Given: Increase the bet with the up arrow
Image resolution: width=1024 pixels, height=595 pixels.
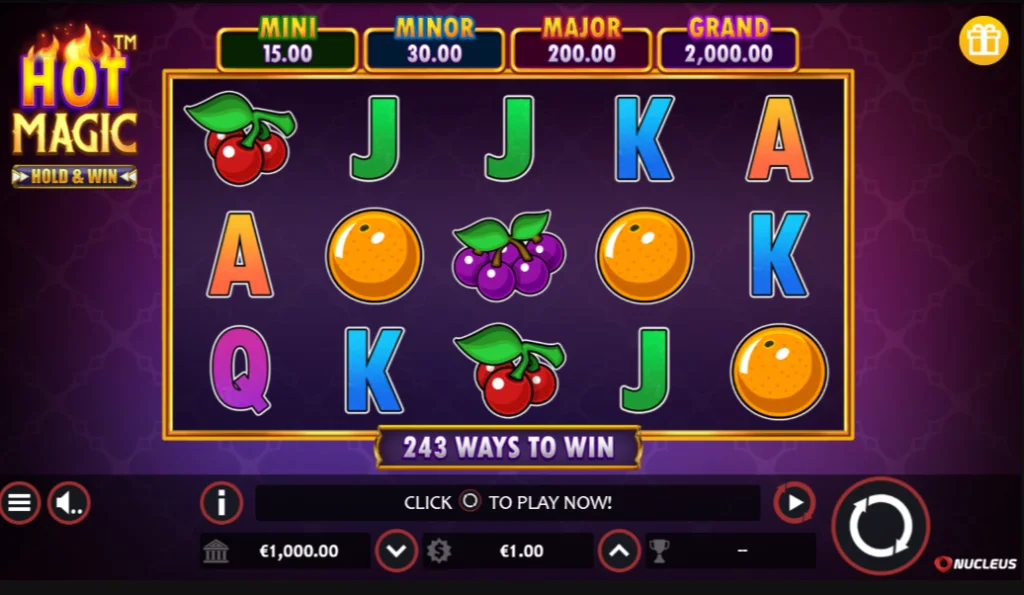Looking at the screenshot, I should coord(619,550).
